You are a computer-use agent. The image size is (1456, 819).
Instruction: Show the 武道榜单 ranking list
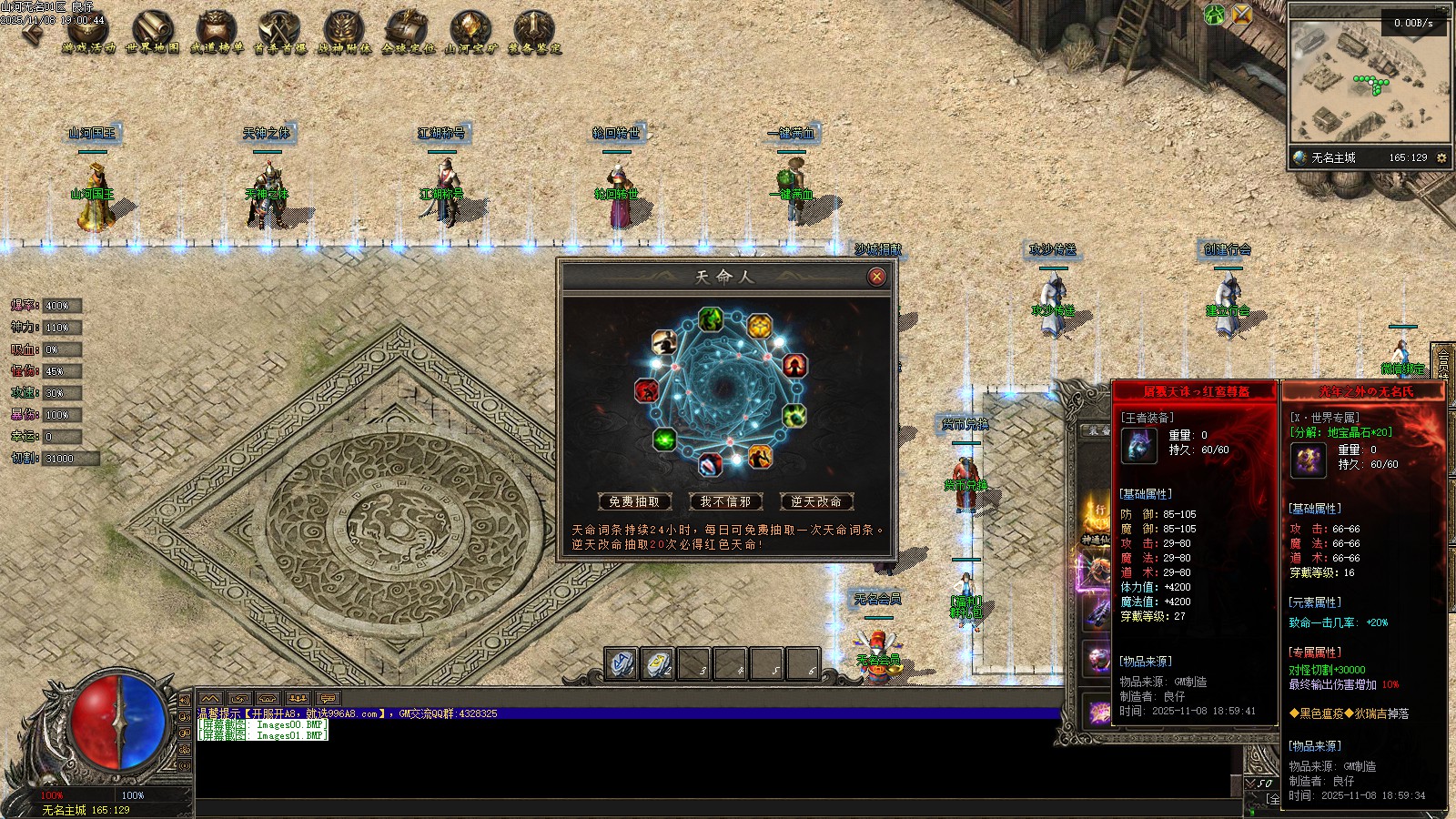click(217, 32)
